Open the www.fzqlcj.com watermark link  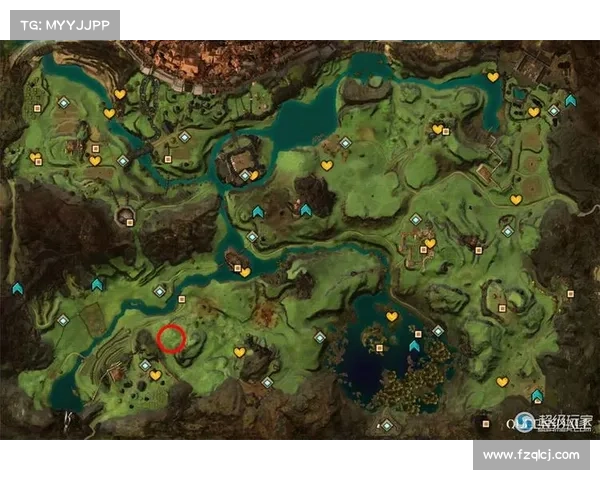click(531, 455)
